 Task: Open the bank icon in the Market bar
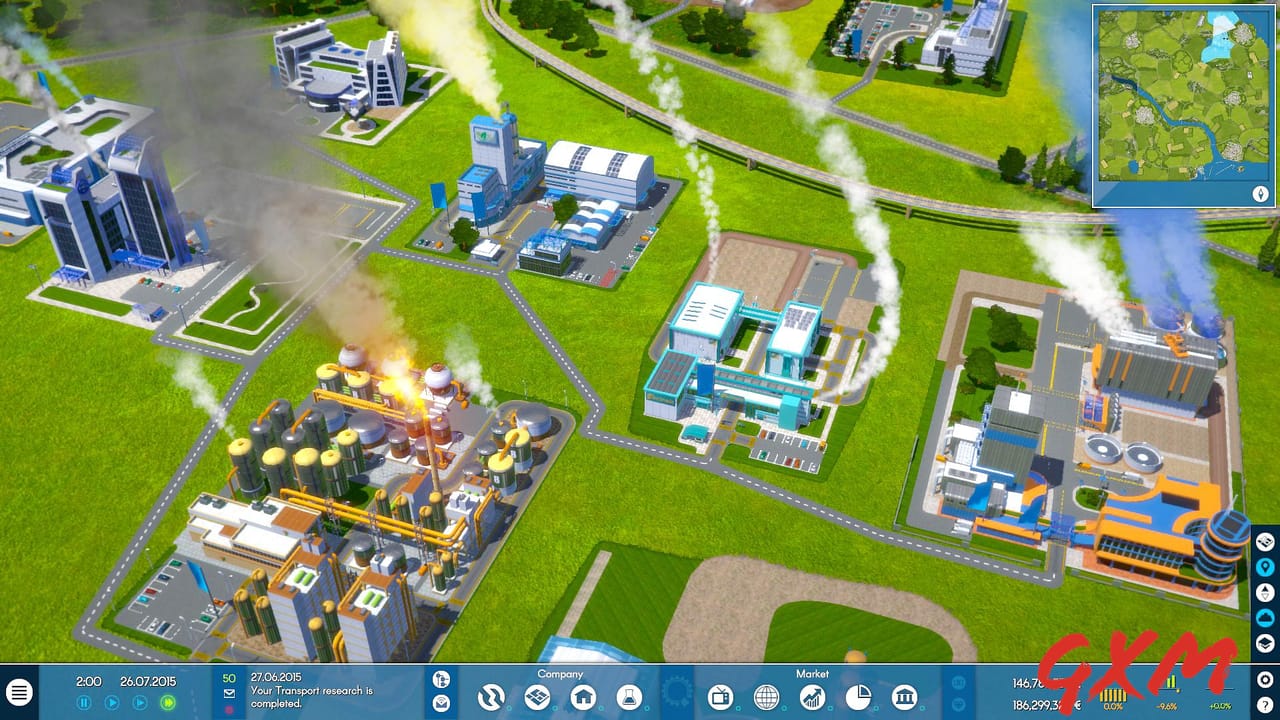tap(904, 698)
